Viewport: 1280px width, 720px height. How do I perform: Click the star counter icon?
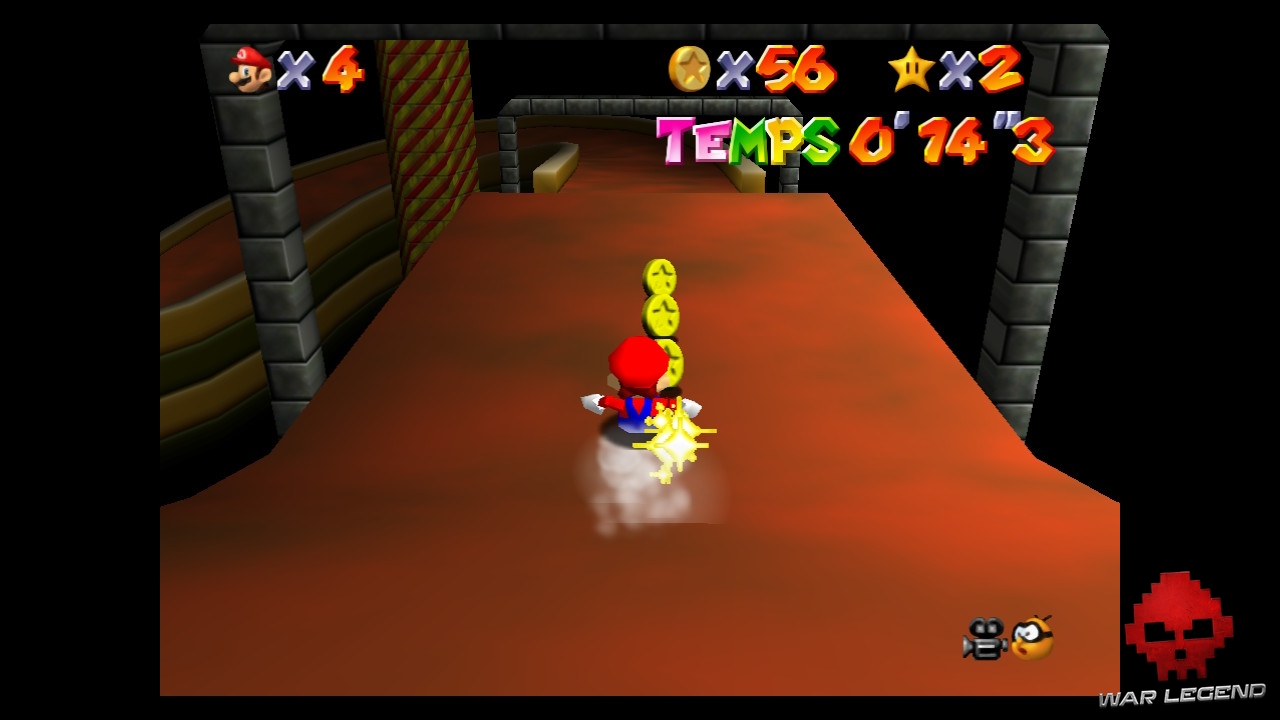(911, 70)
